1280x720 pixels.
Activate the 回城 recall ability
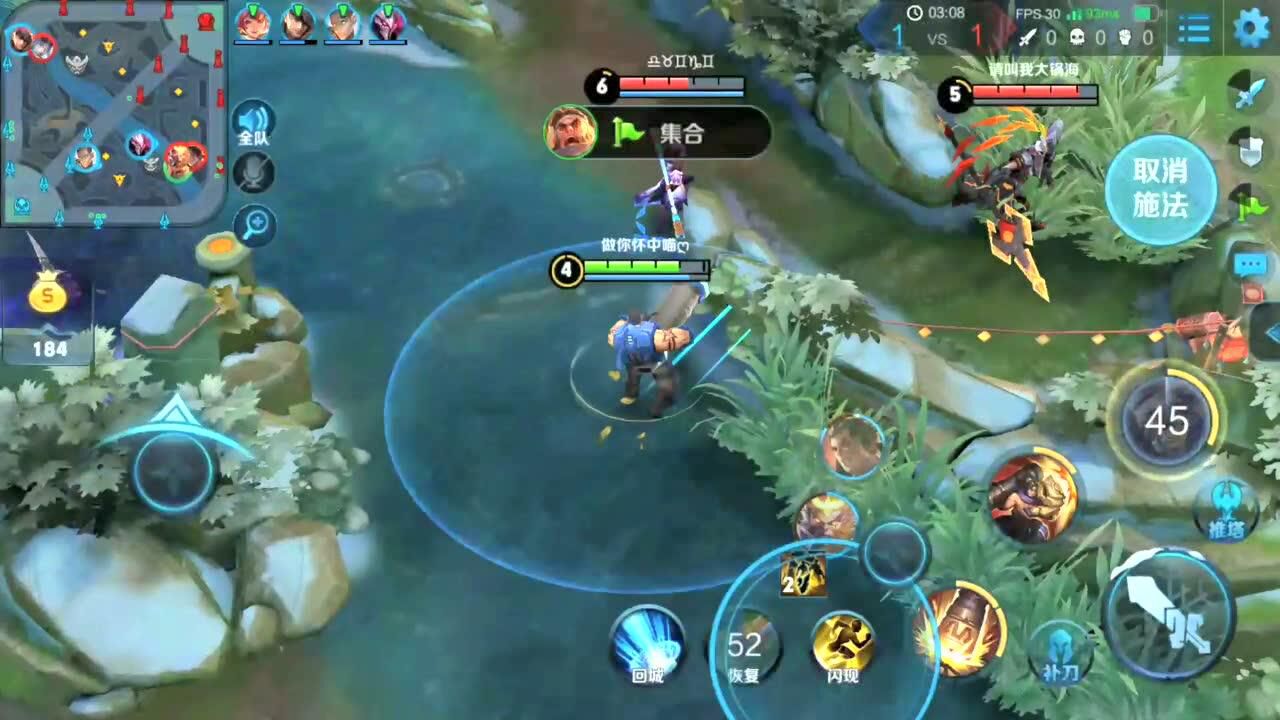tap(648, 643)
